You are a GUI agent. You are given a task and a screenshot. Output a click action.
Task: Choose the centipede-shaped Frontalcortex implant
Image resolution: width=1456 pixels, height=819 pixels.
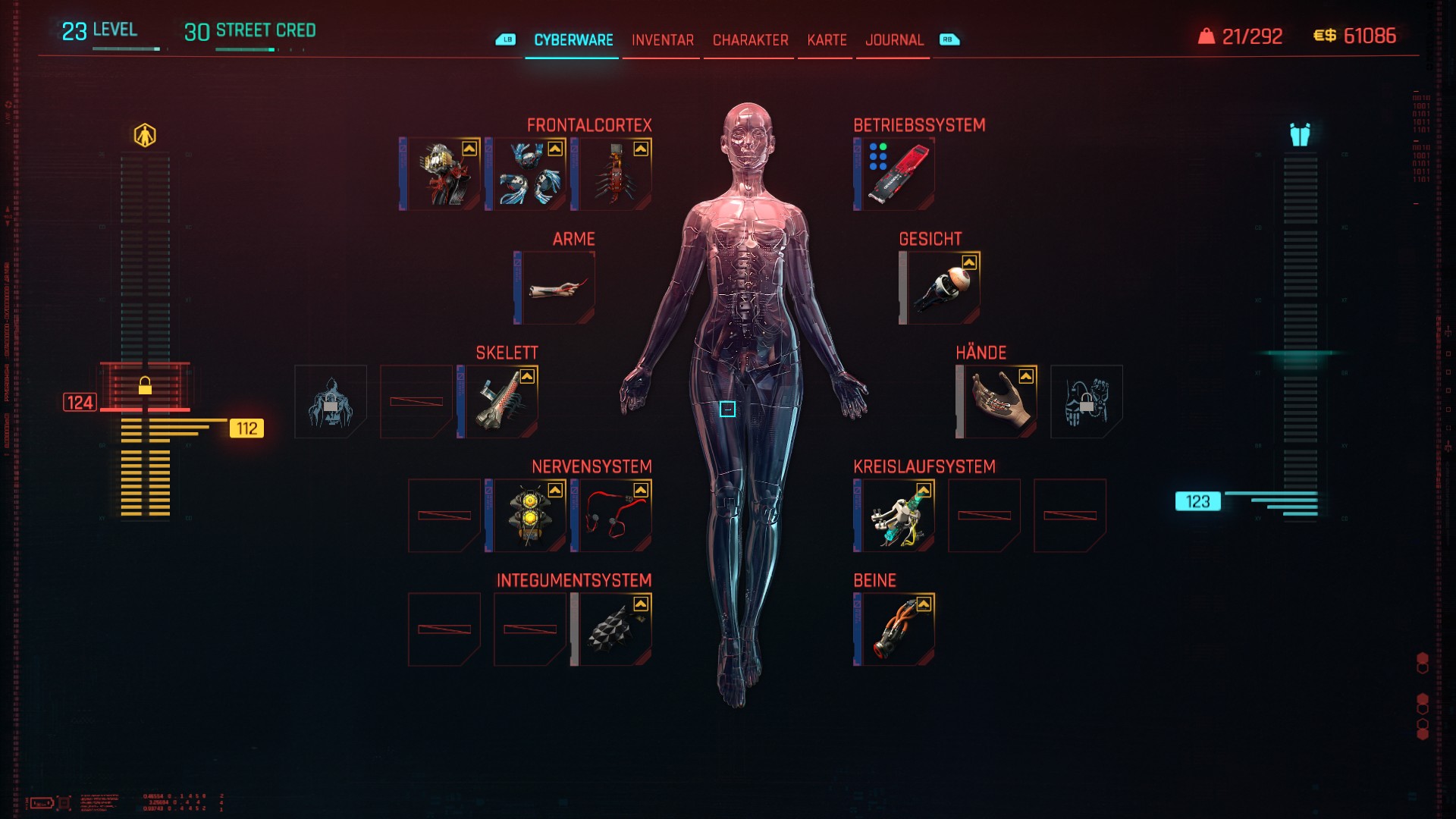pos(613,174)
